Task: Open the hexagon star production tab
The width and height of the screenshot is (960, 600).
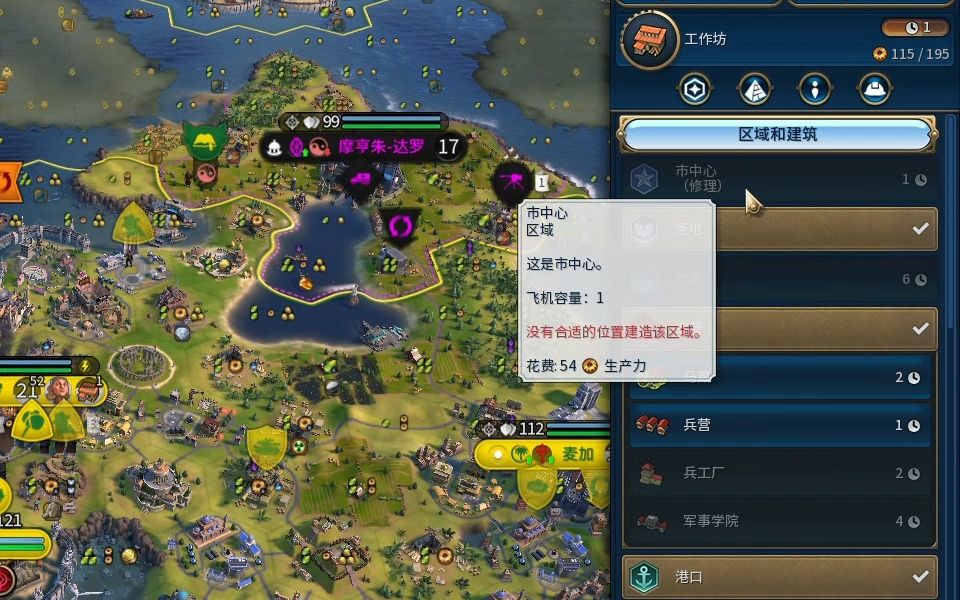Action: click(694, 89)
